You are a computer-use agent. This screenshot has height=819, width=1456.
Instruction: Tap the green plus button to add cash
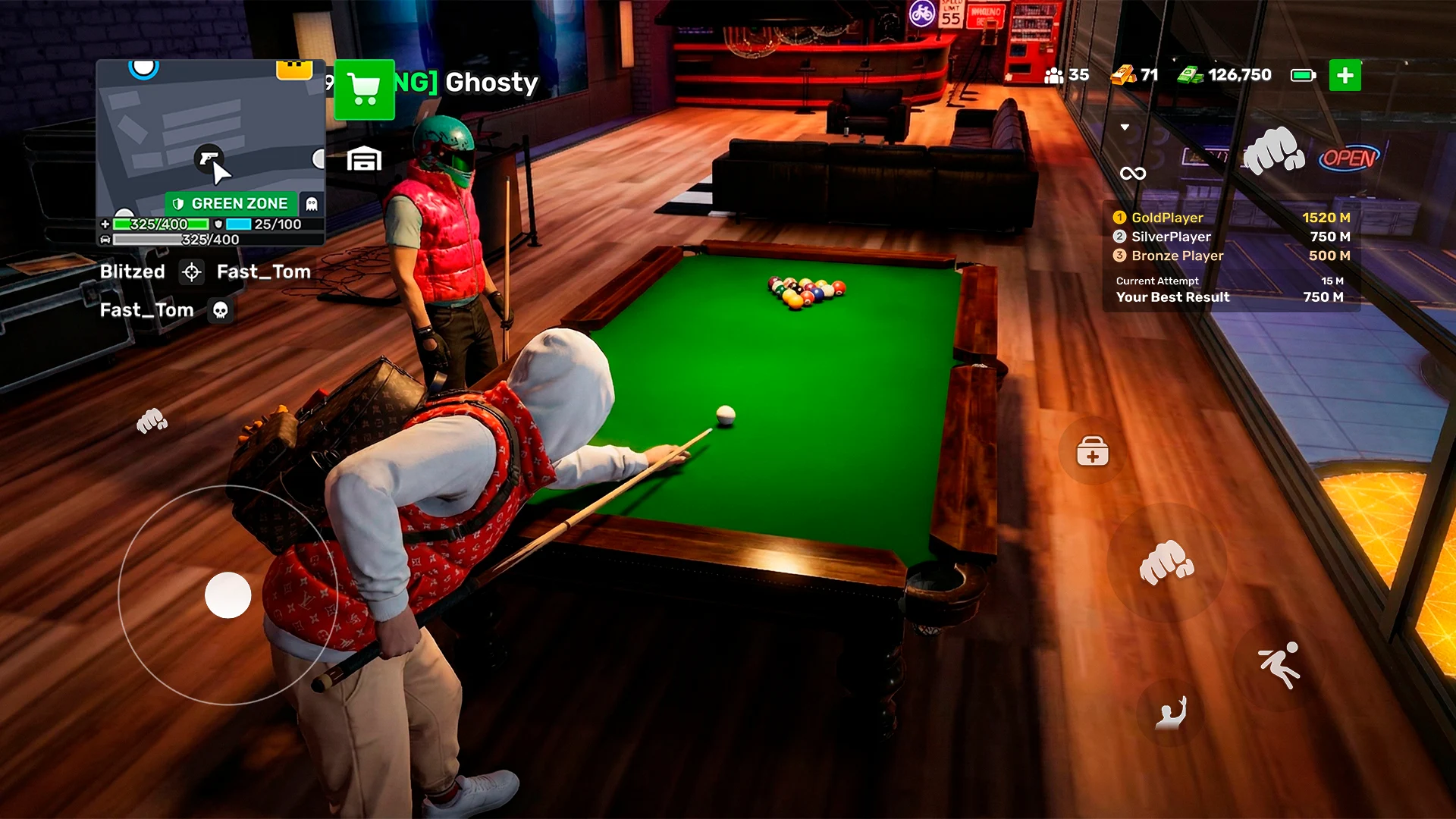pyautogui.click(x=1346, y=75)
